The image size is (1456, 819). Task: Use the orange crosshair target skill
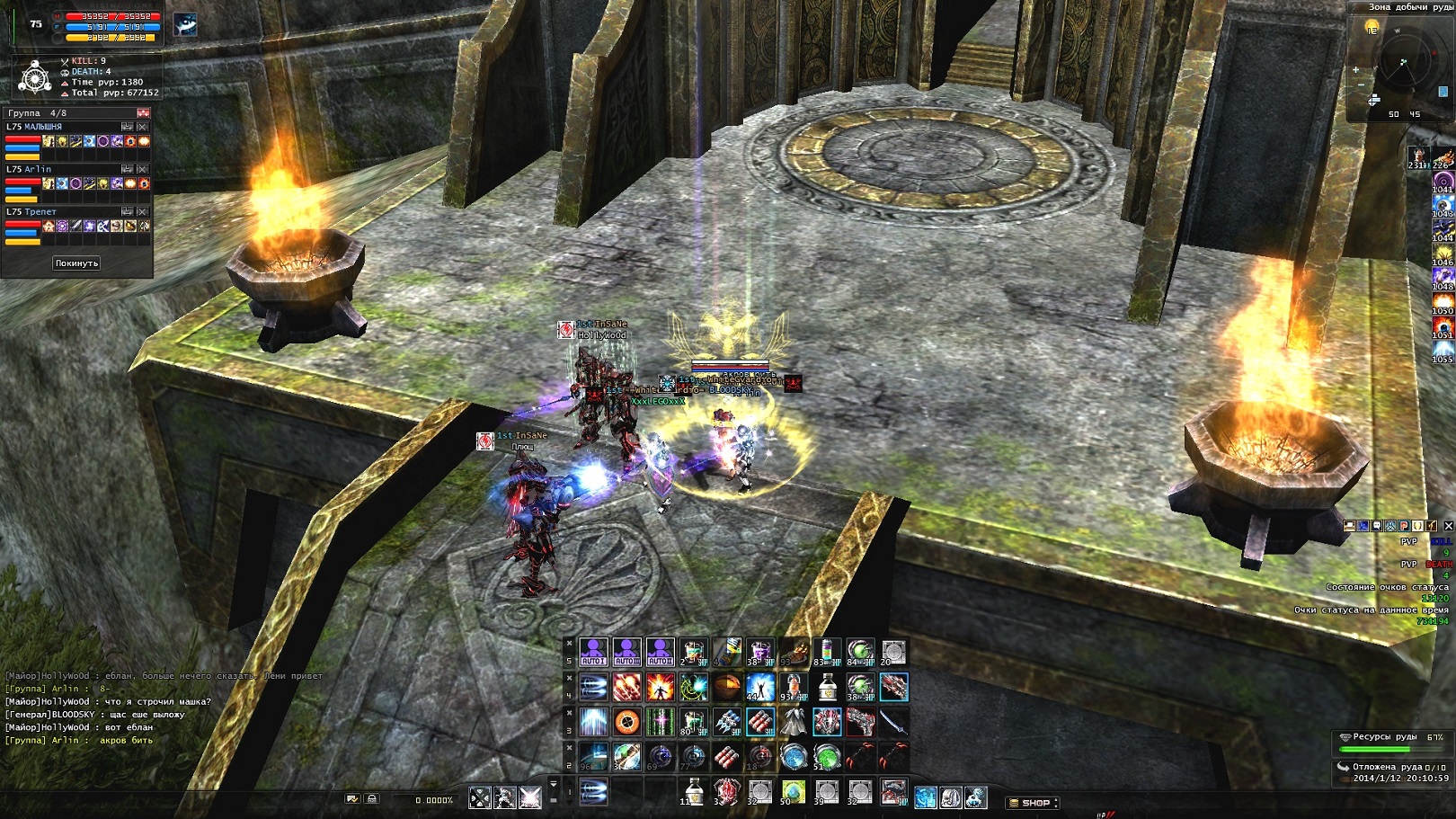pyautogui.click(x=626, y=722)
